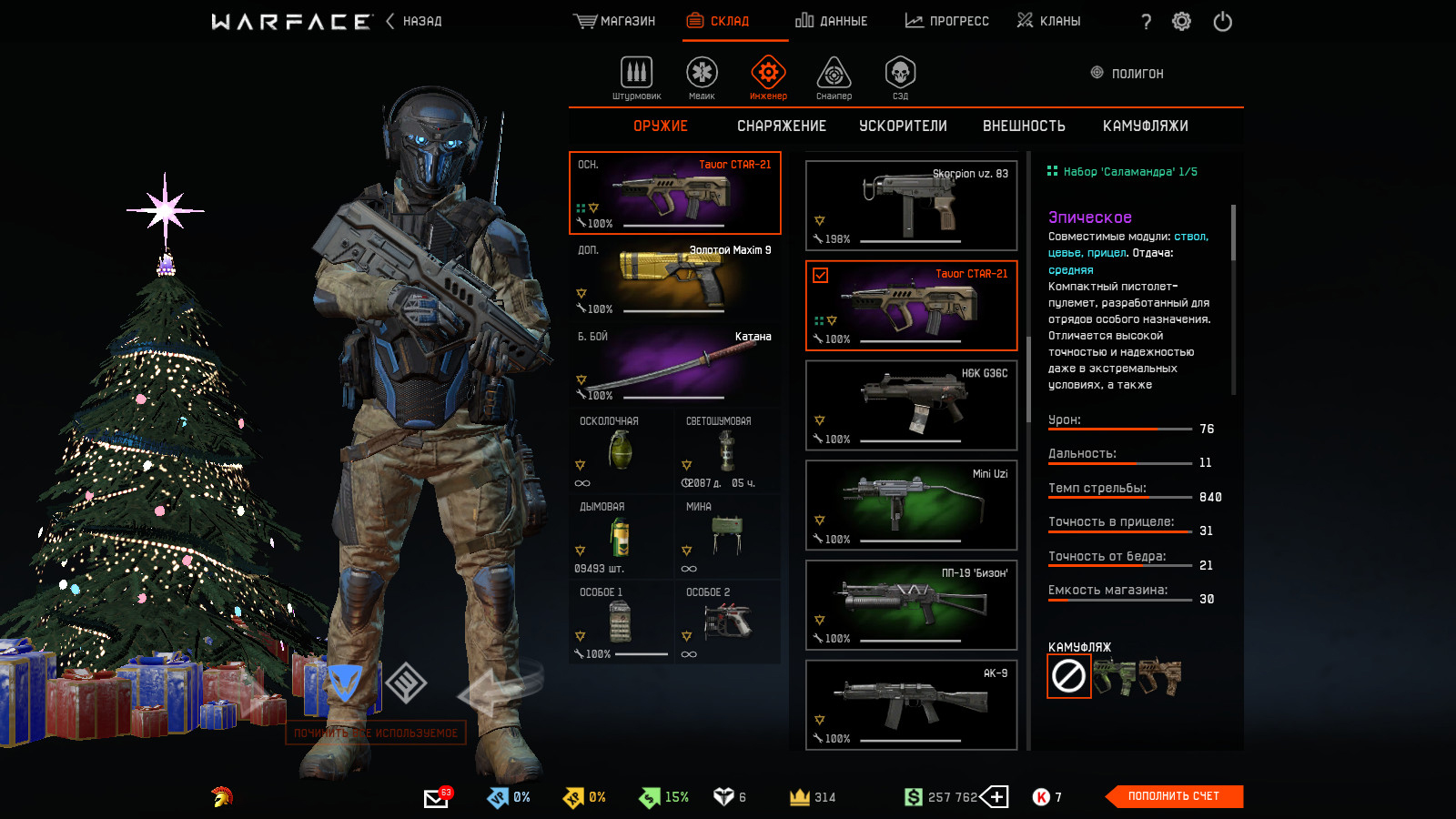The image size is (1456, 819).
Task: Select the Медик class
Action: point(702,77)
